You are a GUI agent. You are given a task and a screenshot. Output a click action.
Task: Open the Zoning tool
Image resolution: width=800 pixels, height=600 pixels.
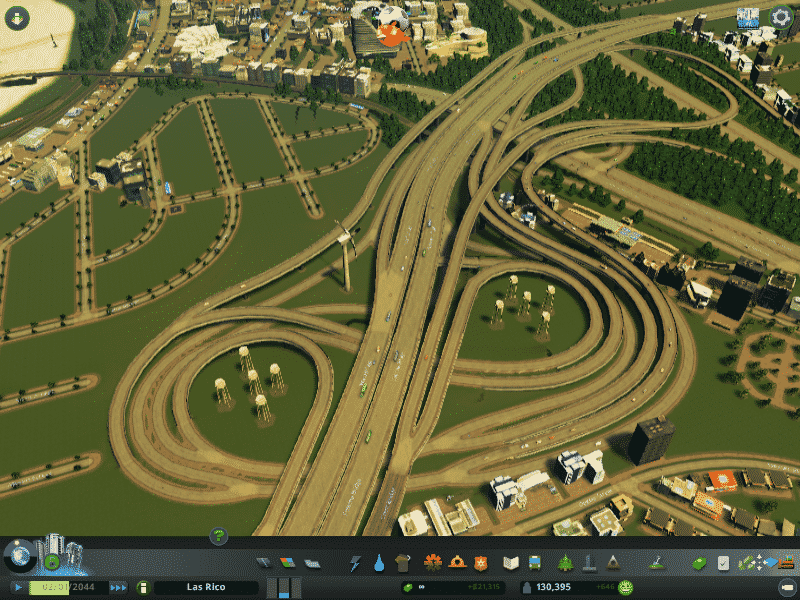click(288, 563)
